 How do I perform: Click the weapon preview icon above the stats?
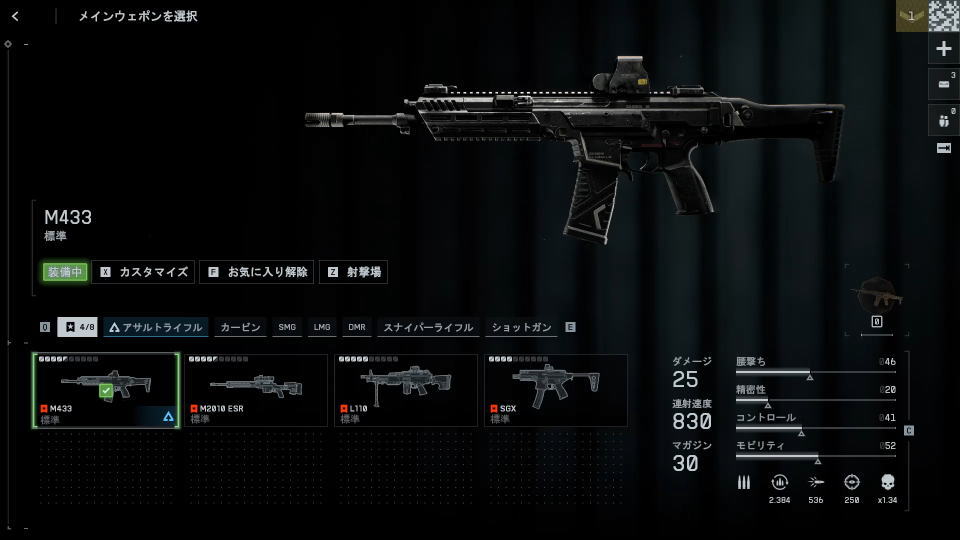(x=876, y=296)
